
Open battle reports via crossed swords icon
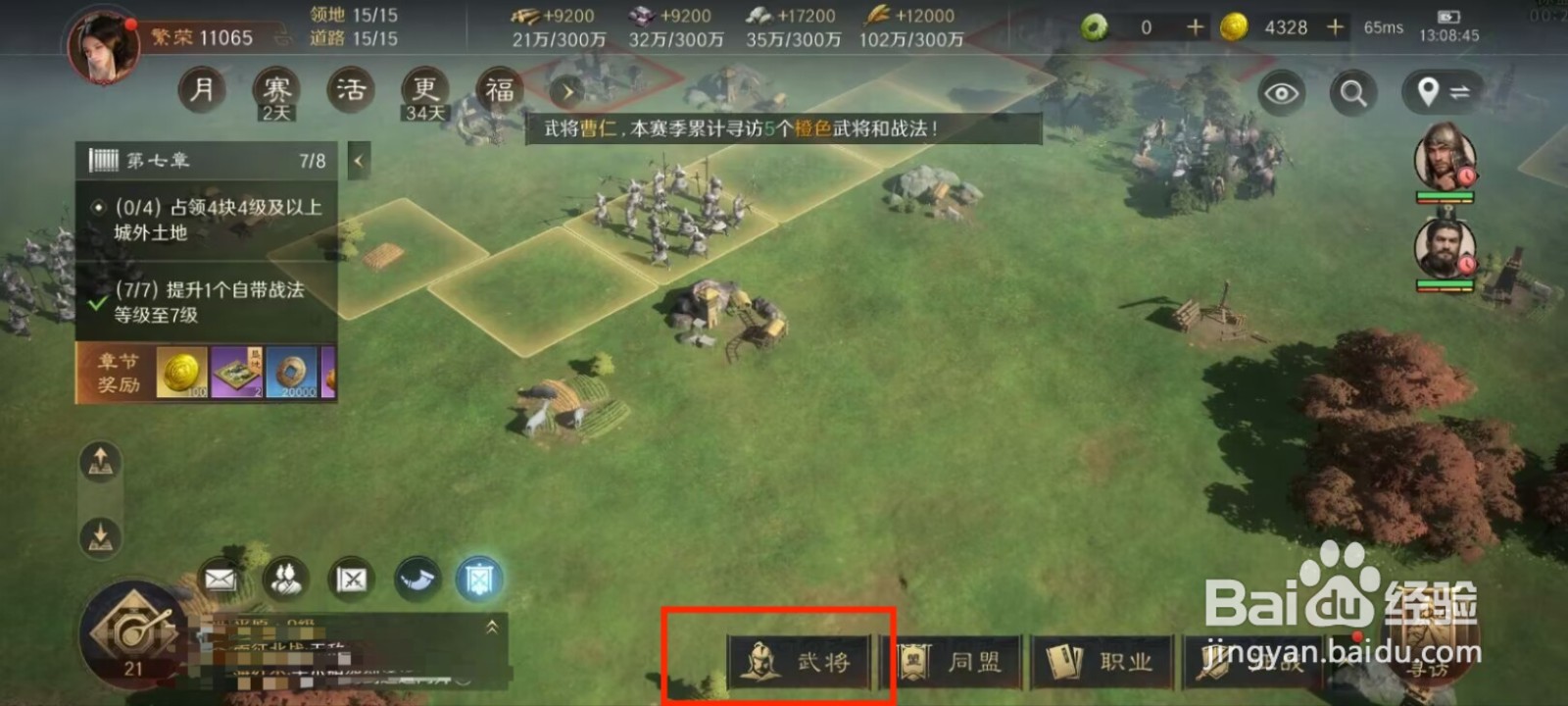click(351, 580)
